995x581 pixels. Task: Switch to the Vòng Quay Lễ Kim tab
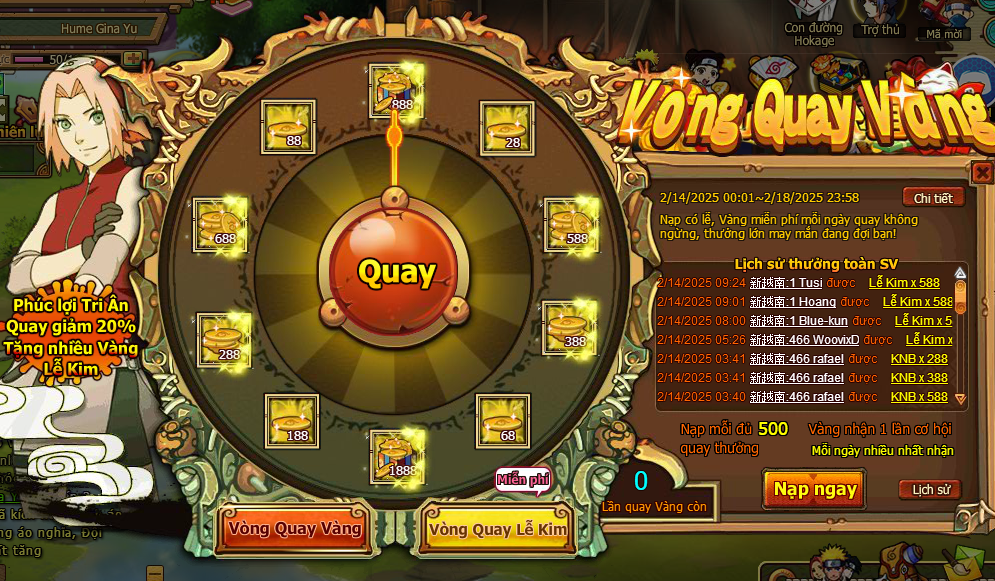(496, 529)
